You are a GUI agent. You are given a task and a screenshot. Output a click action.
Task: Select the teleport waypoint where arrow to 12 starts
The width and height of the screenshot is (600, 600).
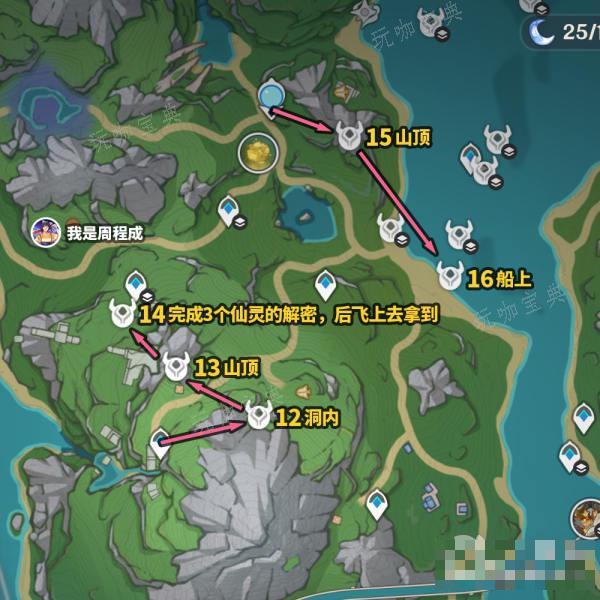[160, 442]
